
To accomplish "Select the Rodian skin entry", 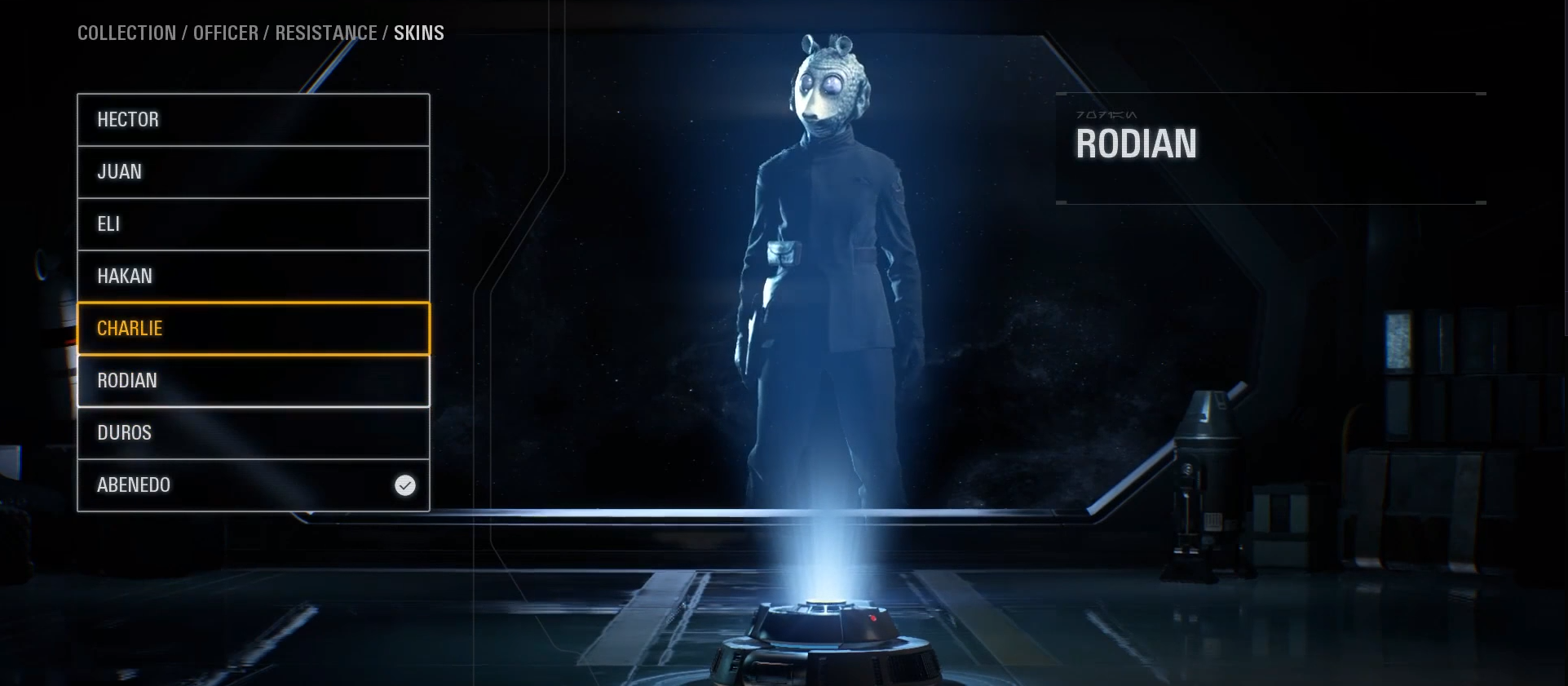I will point(253,380).
